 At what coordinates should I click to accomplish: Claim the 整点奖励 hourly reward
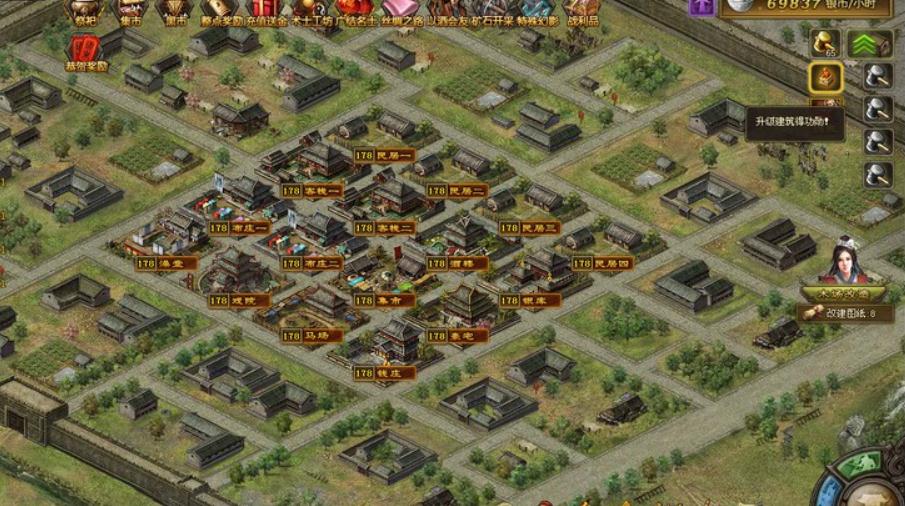click(221, 10)
